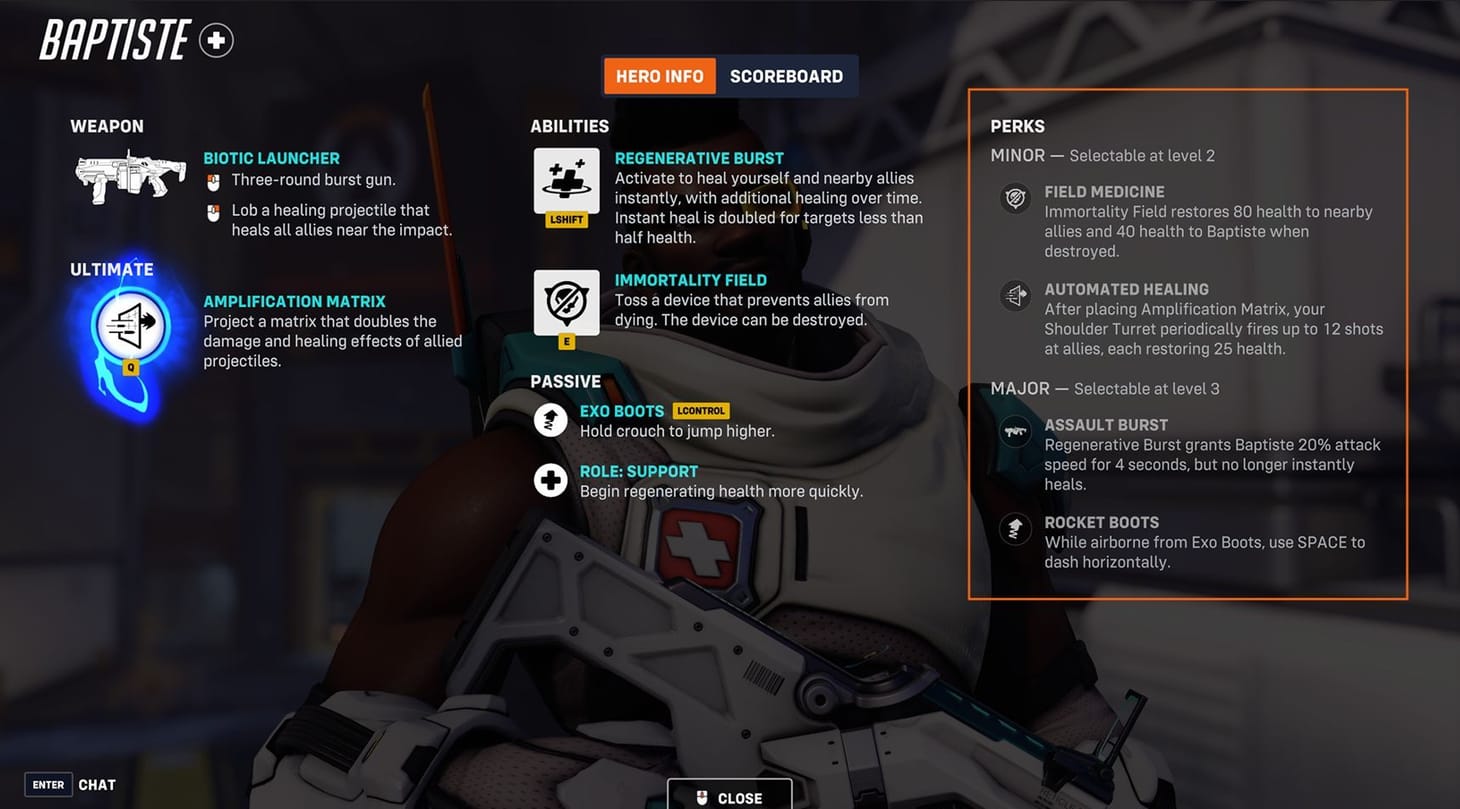
Task: Open chat via the Enter prompt
Action: click(47, 784)
